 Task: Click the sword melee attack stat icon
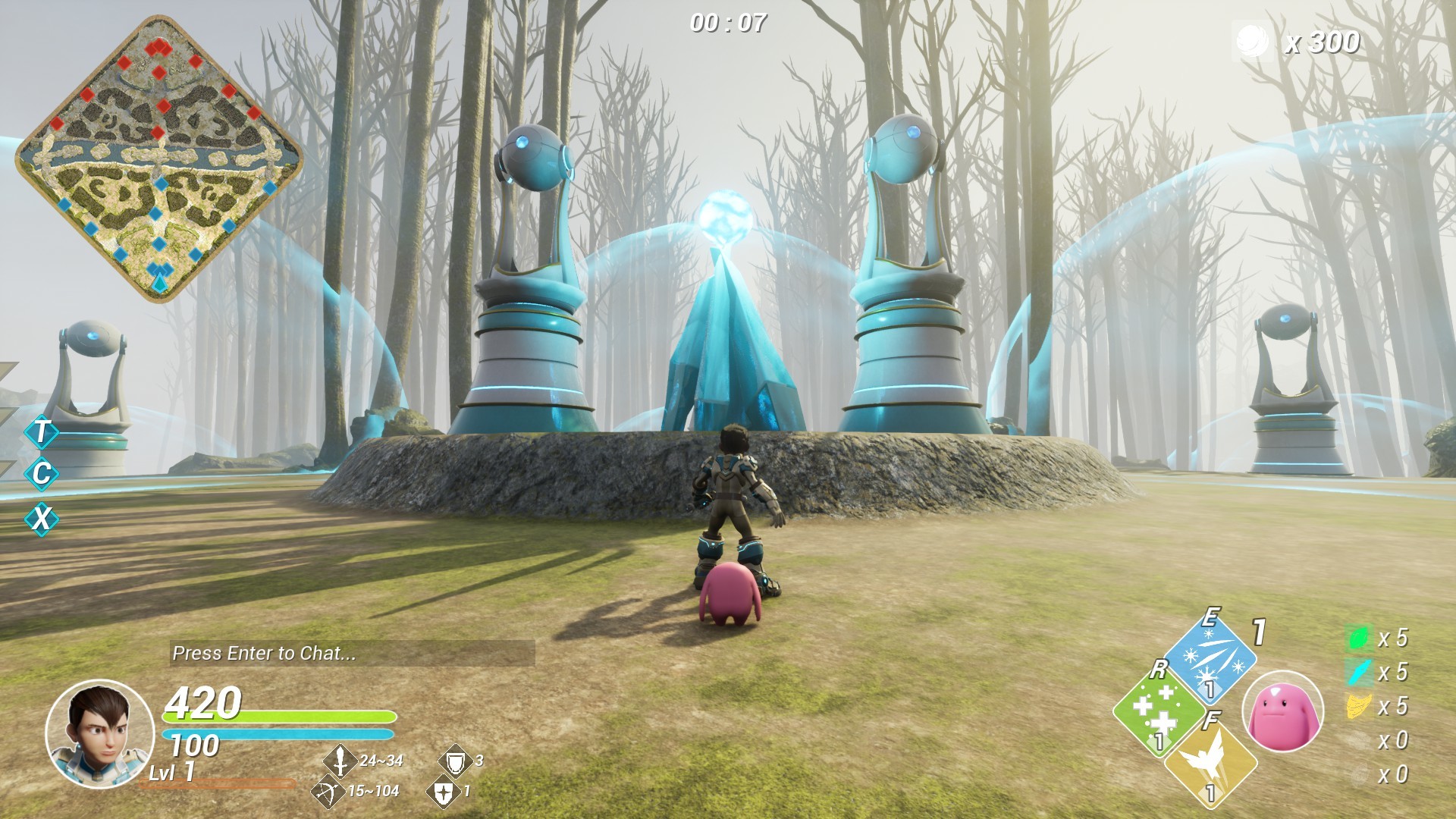coord(340,761)
